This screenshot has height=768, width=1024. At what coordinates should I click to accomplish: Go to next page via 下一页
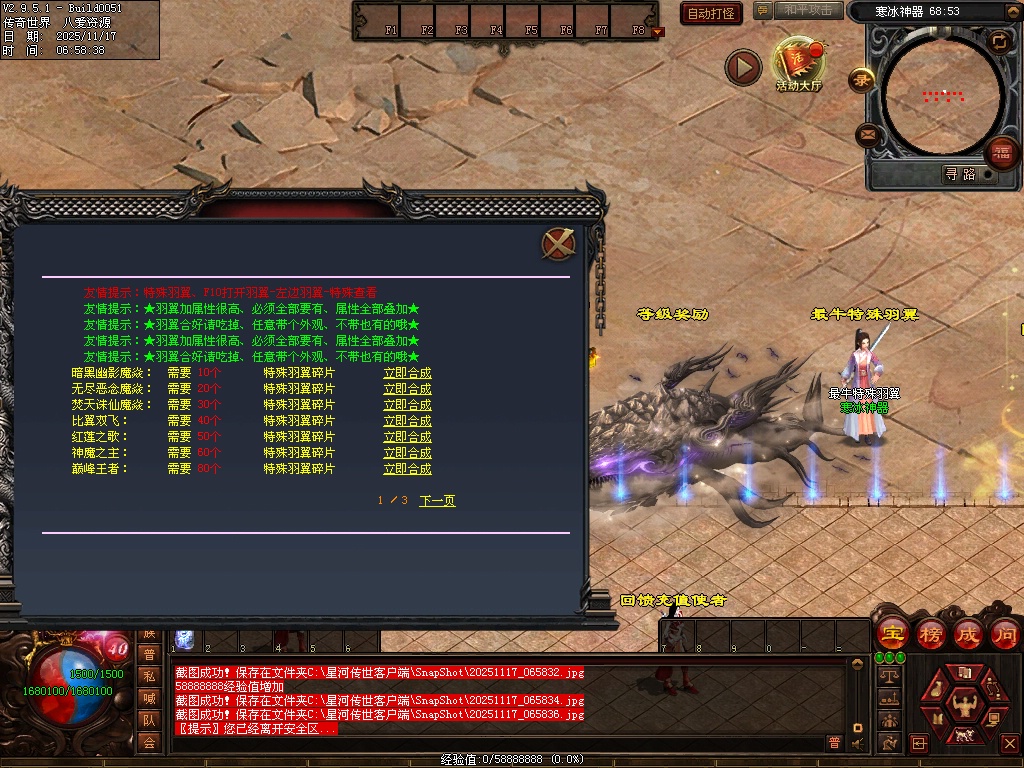click(437, 500)
